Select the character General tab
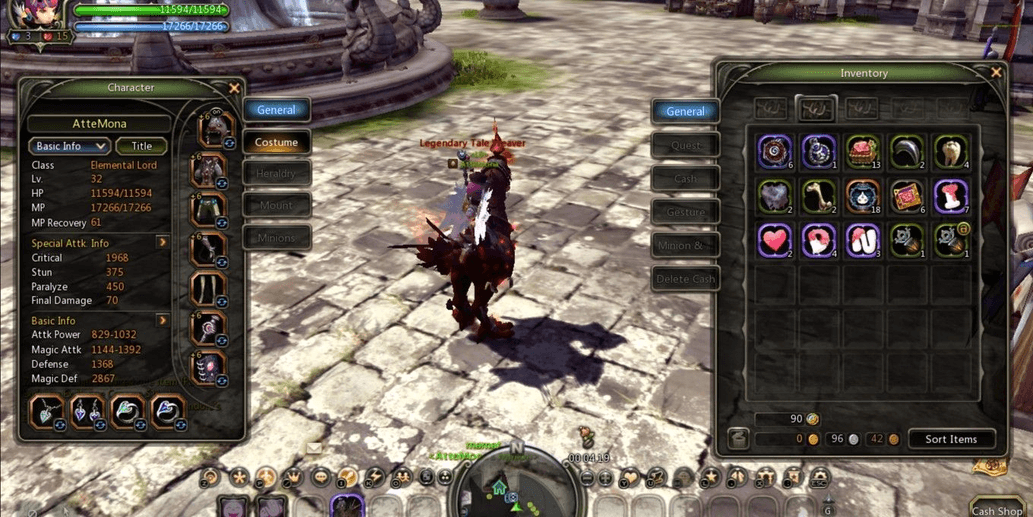 pos(276,110)
